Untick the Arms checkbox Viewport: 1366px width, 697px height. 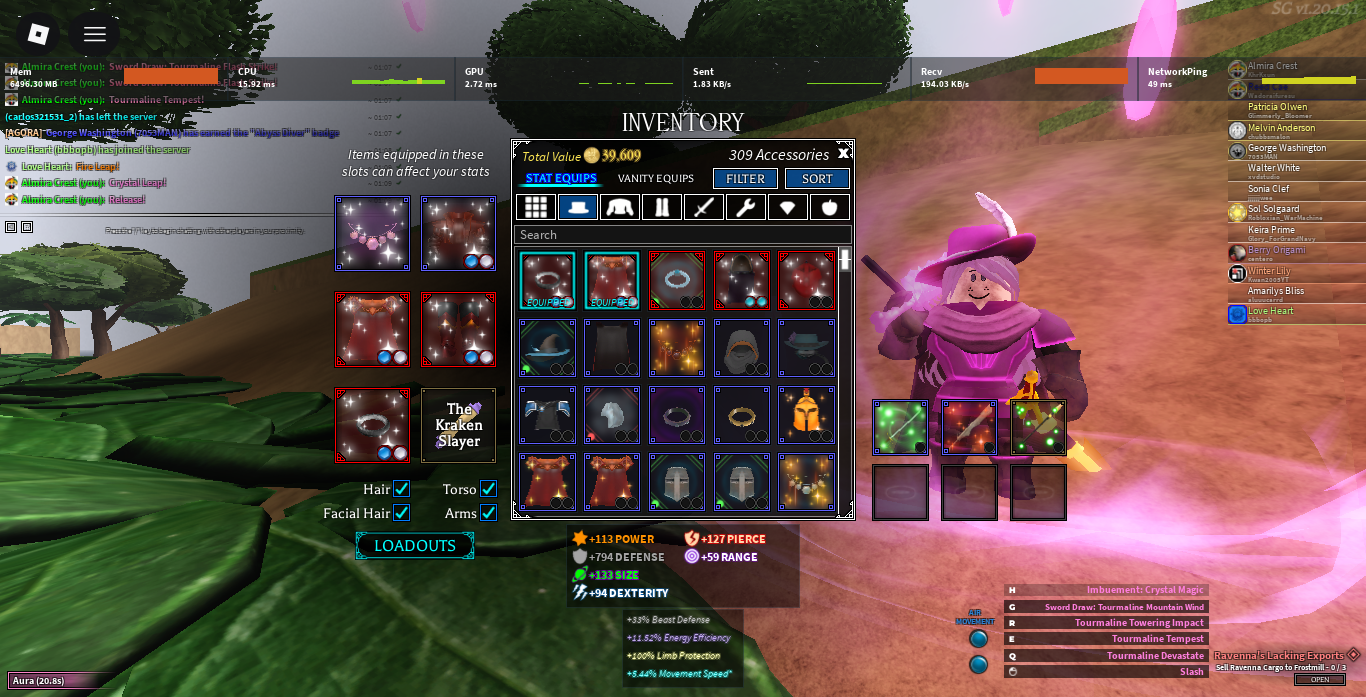(488, 513)
